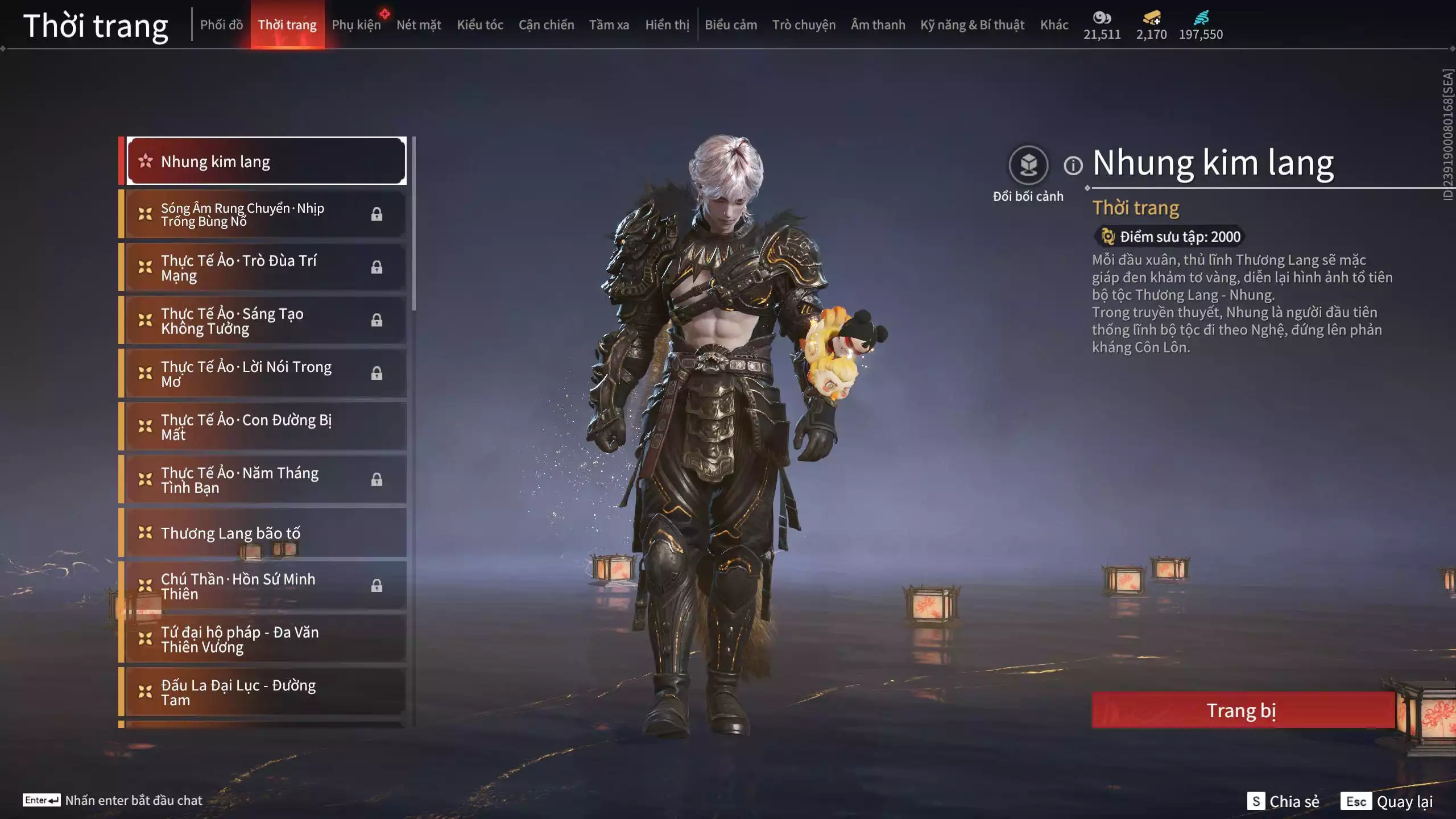This screenshot has height=819, width=1456.
Task: Click the Đổi bối cảnh scene icon
Action: (x=1028, y=166)
